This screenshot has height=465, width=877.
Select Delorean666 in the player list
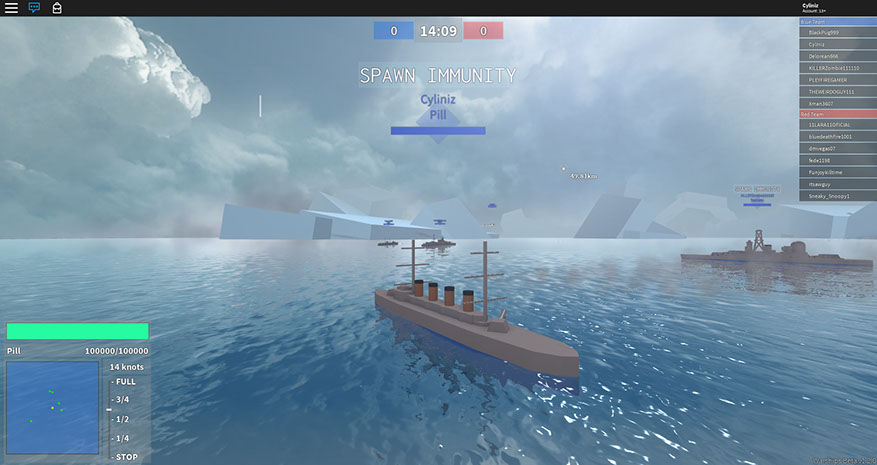pyautogui.click(x=836, y=56)
